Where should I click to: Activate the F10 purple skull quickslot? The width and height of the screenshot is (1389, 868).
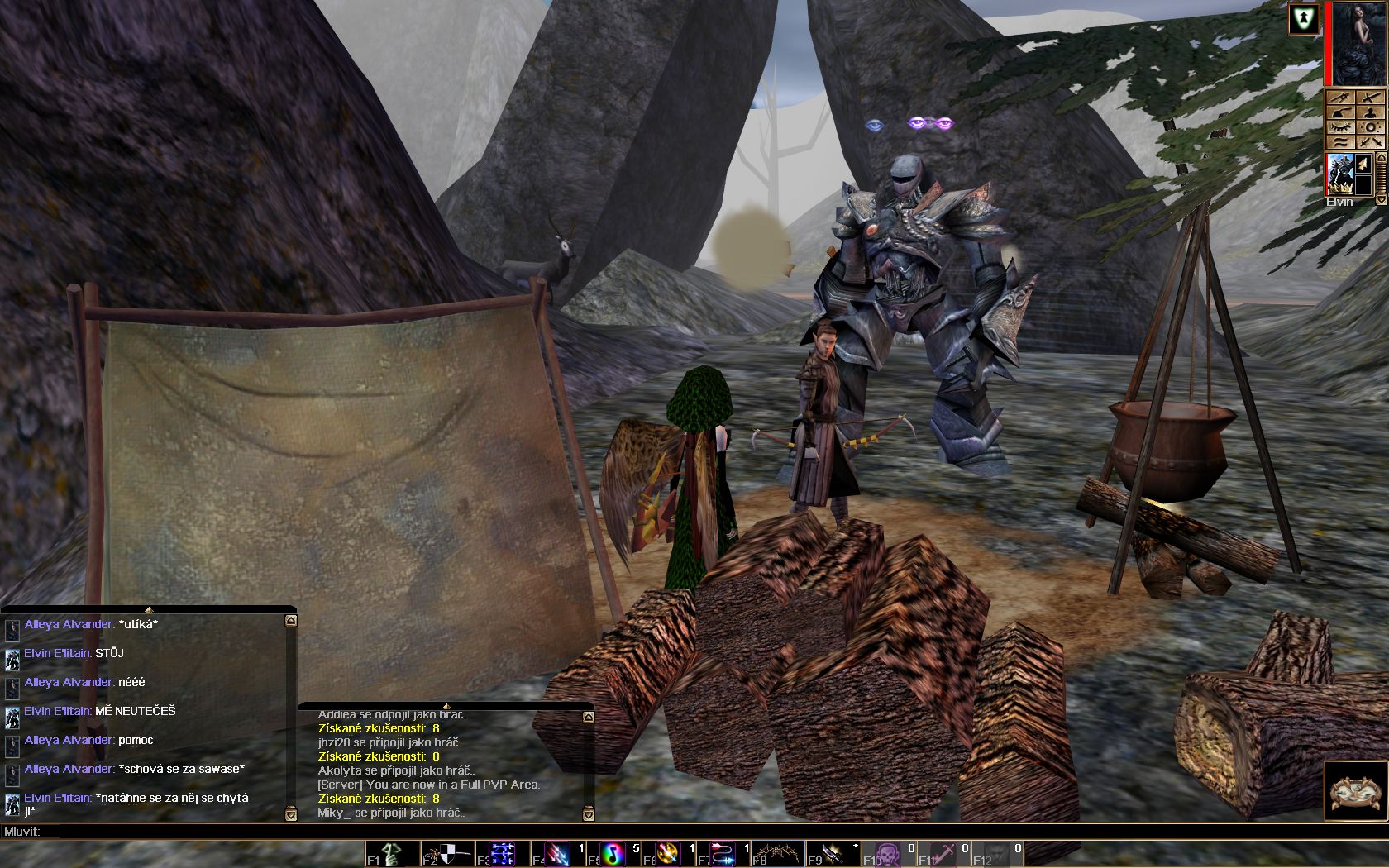(888, 854)
